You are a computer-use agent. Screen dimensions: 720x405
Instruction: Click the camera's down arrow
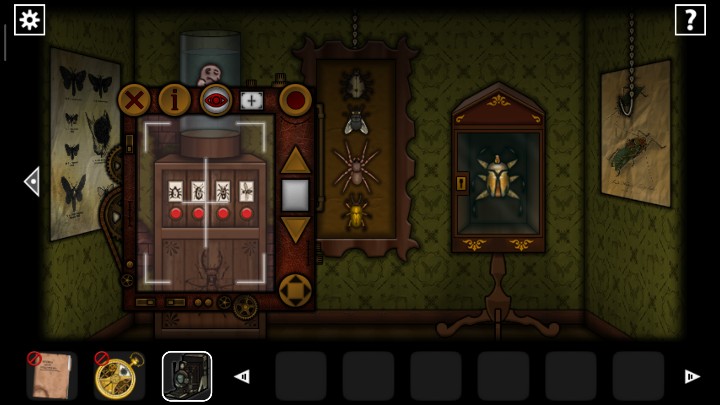295,229
